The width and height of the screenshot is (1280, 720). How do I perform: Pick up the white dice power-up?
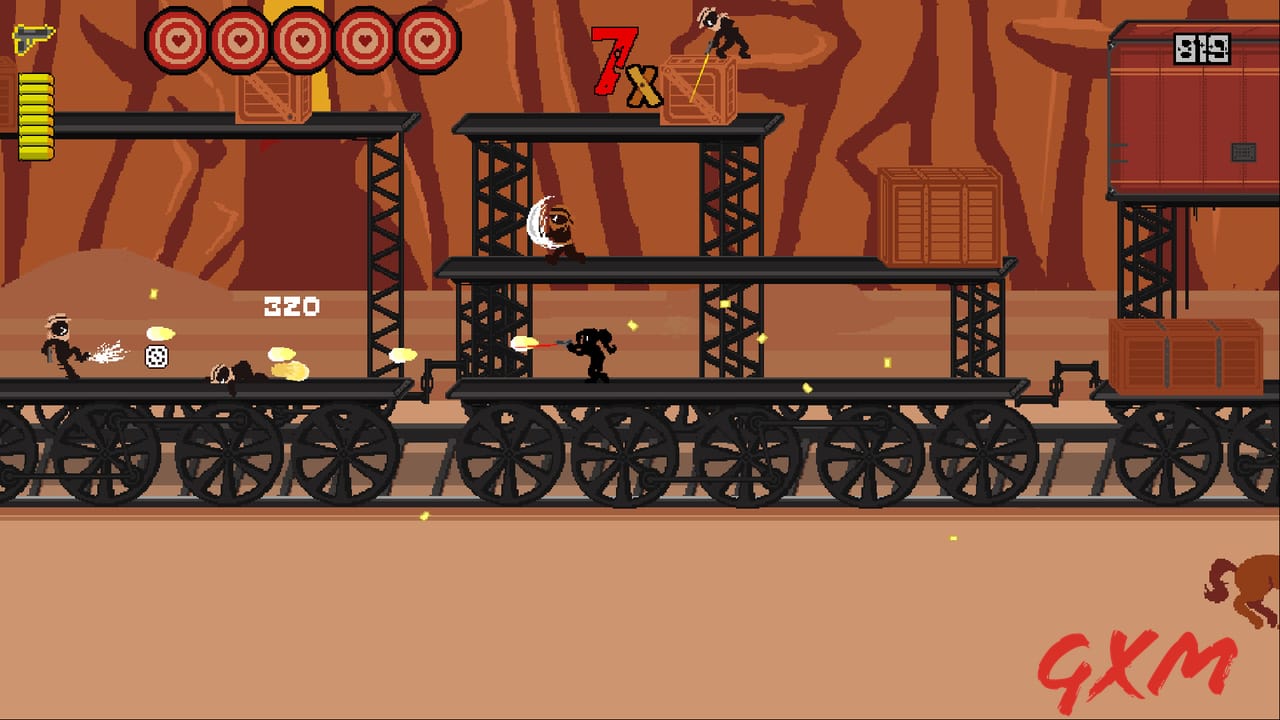click(157, 355)
